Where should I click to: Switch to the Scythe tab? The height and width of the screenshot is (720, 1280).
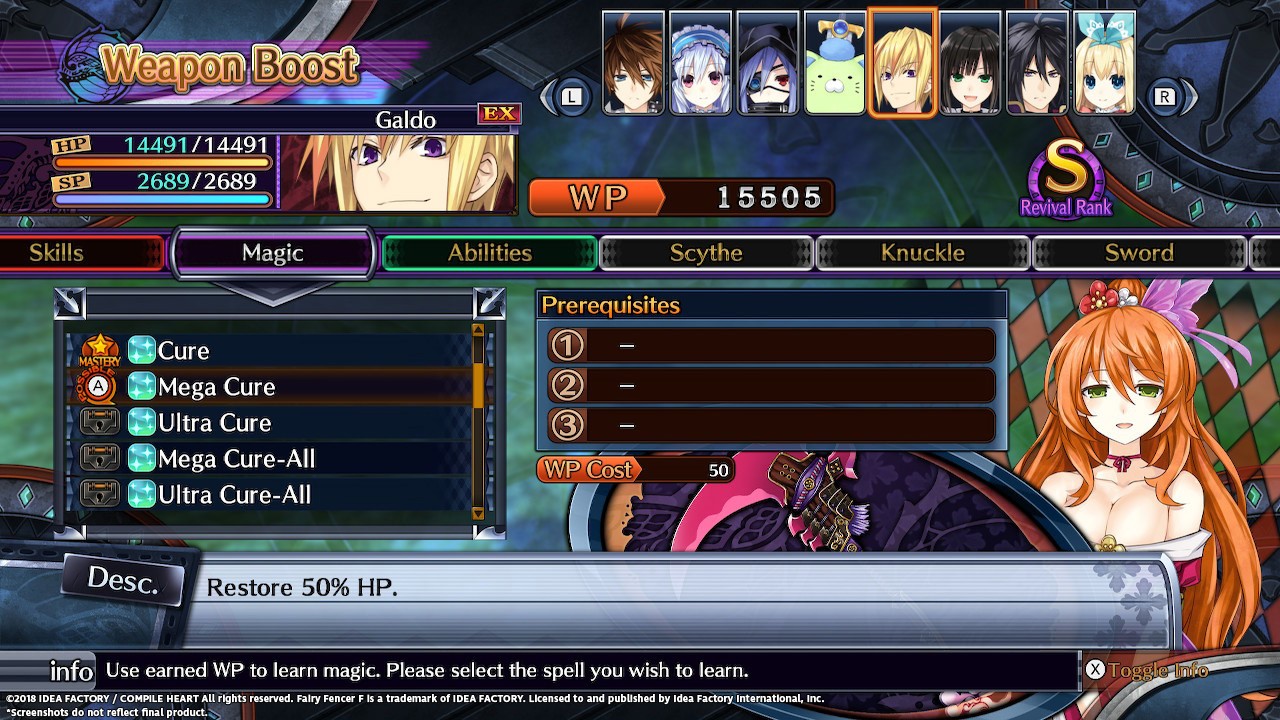pyautogui.click(x=706, y=253)
